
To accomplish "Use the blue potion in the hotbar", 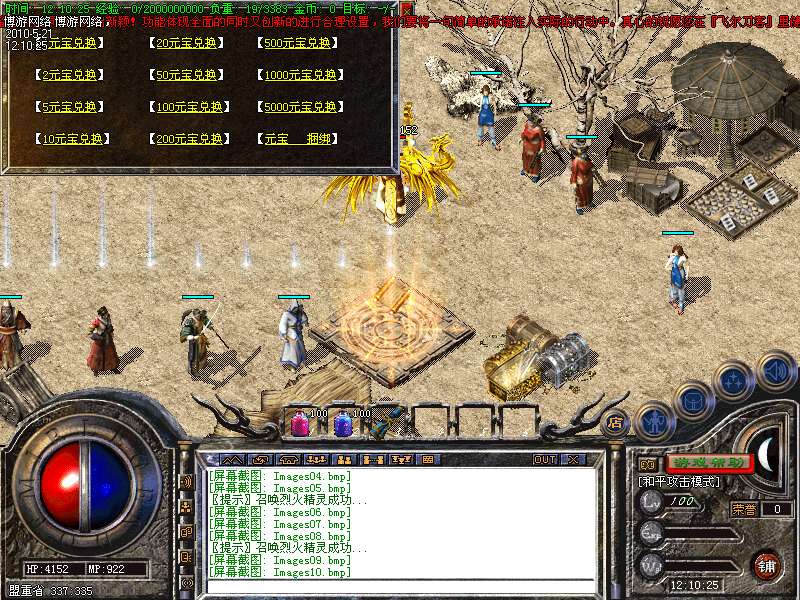I will [x=343, y=424].
